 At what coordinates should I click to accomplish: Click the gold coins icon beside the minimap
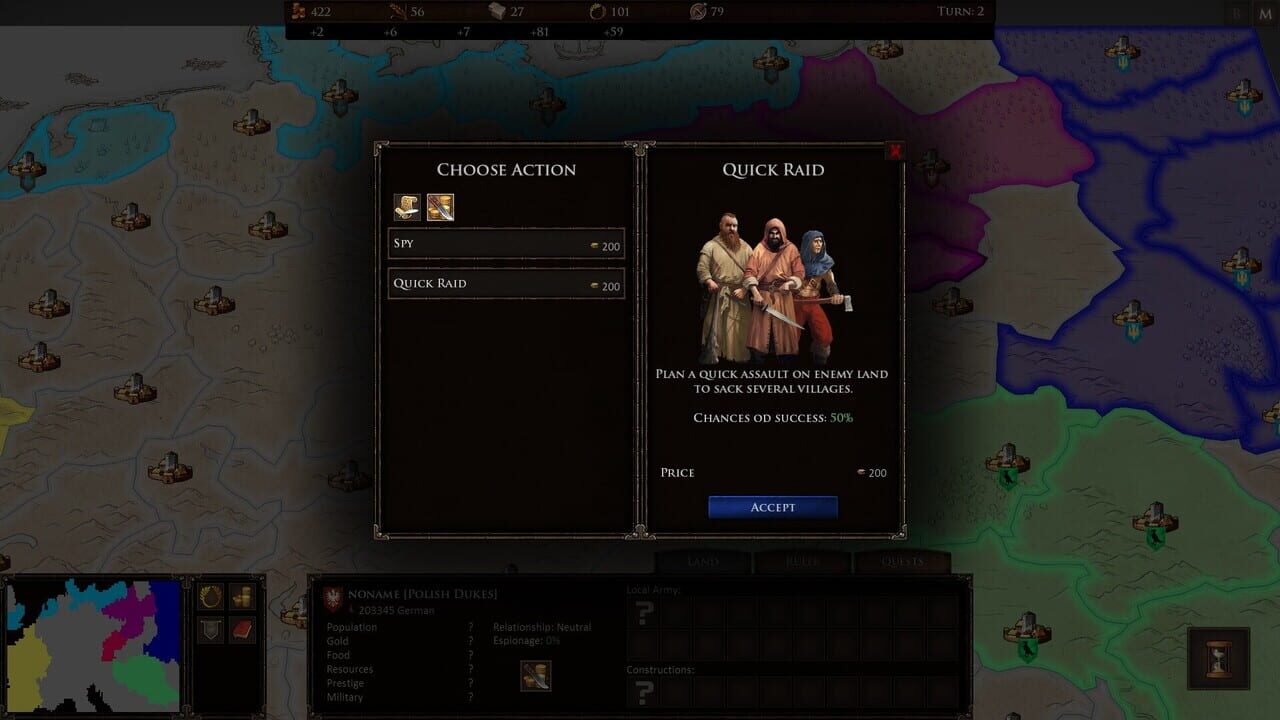coord(240,596)
